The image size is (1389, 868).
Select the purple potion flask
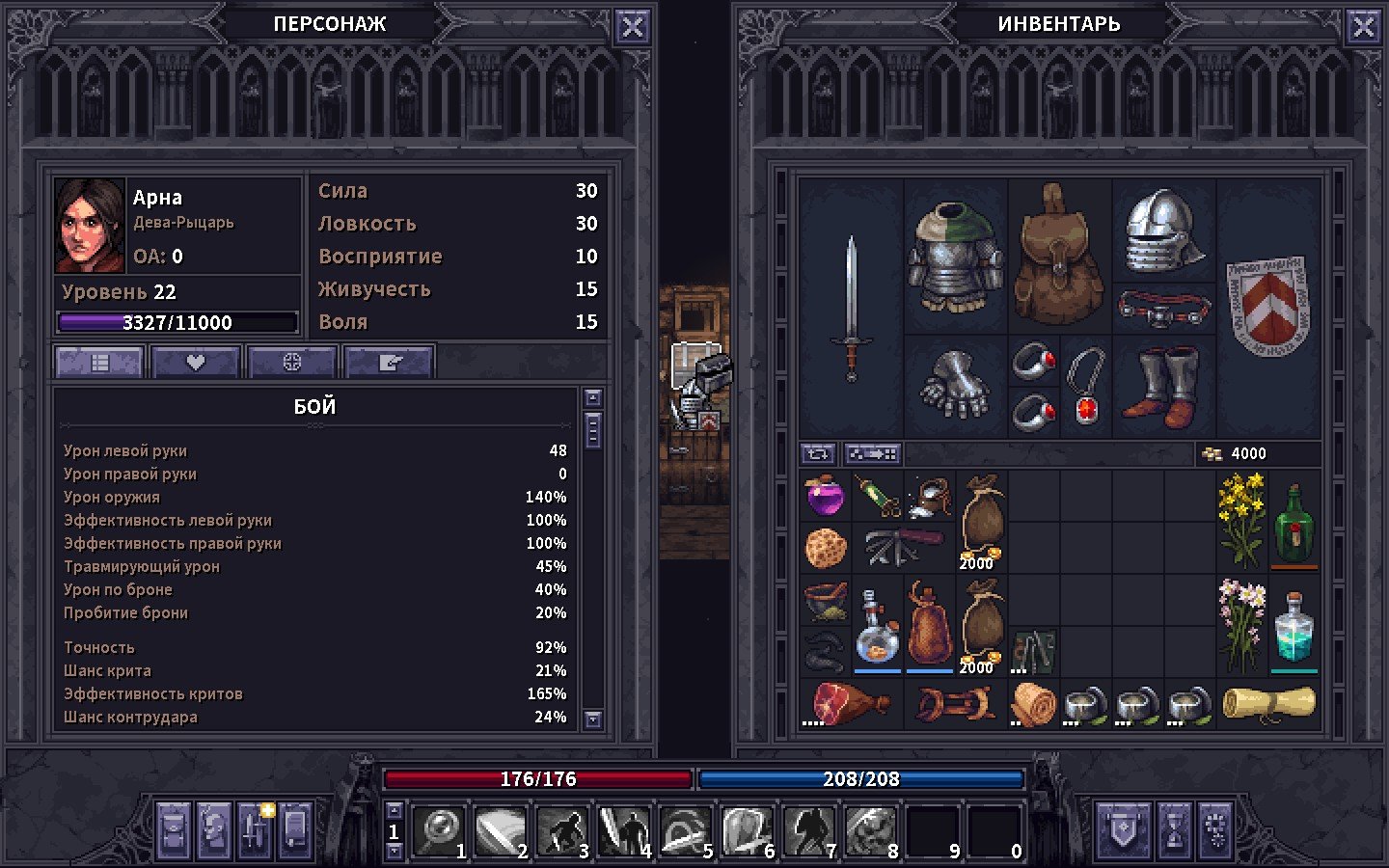point(825,497)
